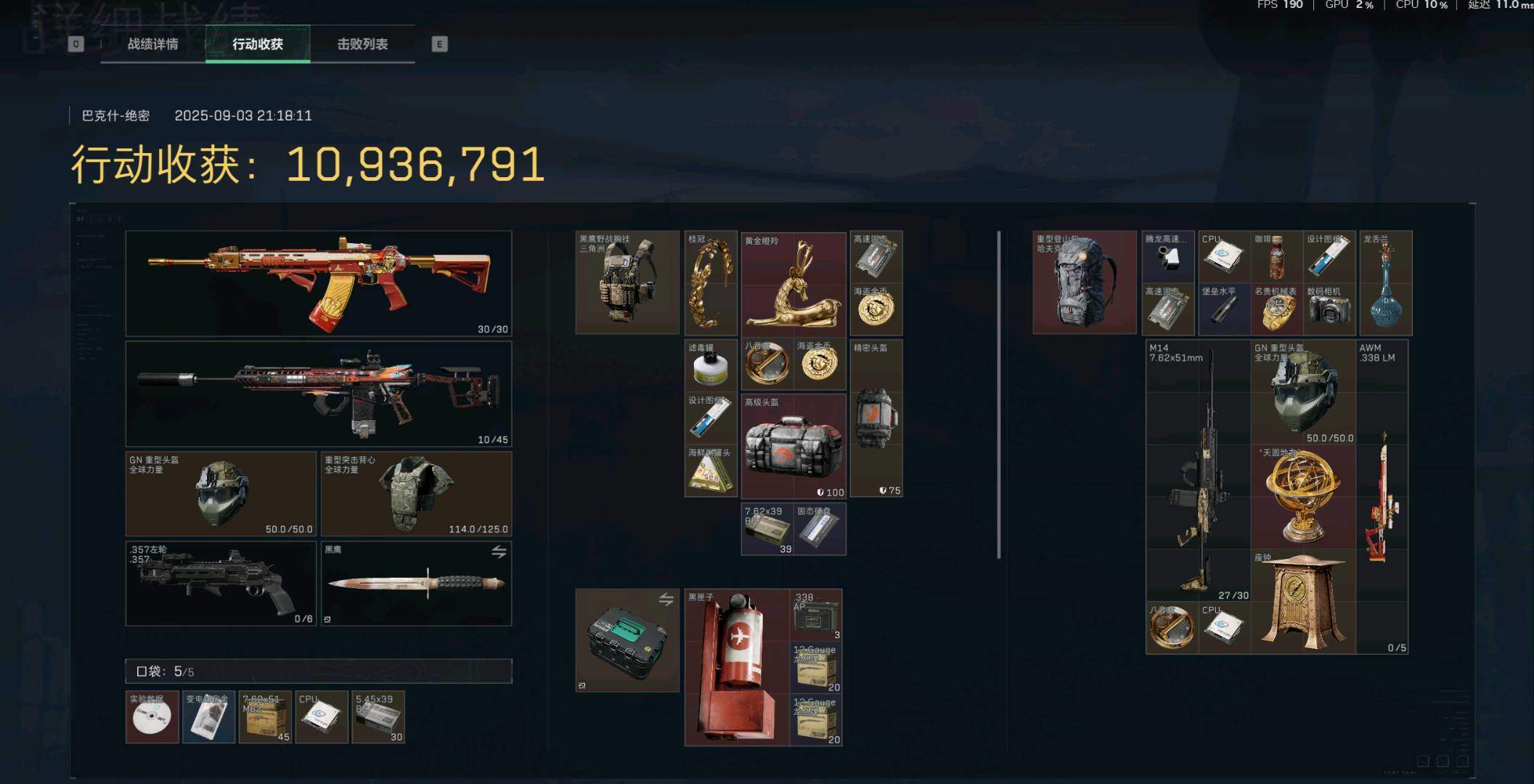The image size is (1534, 784).
Task: Select the .357左轮 revolver slot
Action: (x=221, y=583)
